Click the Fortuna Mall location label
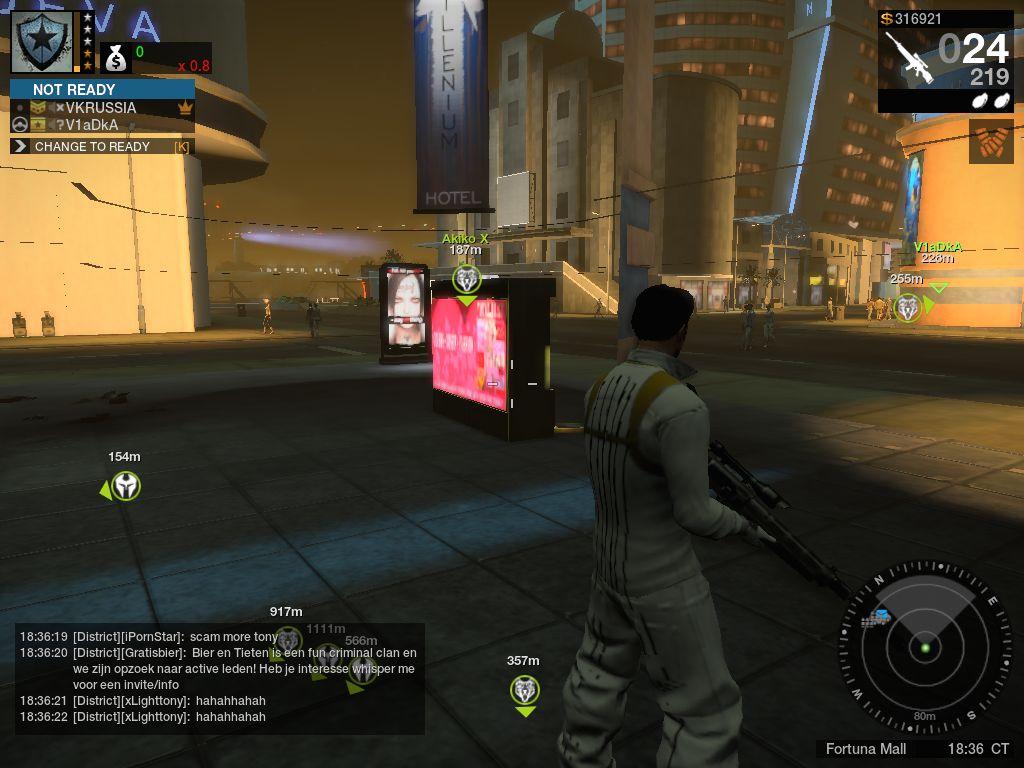 (866, 749)
